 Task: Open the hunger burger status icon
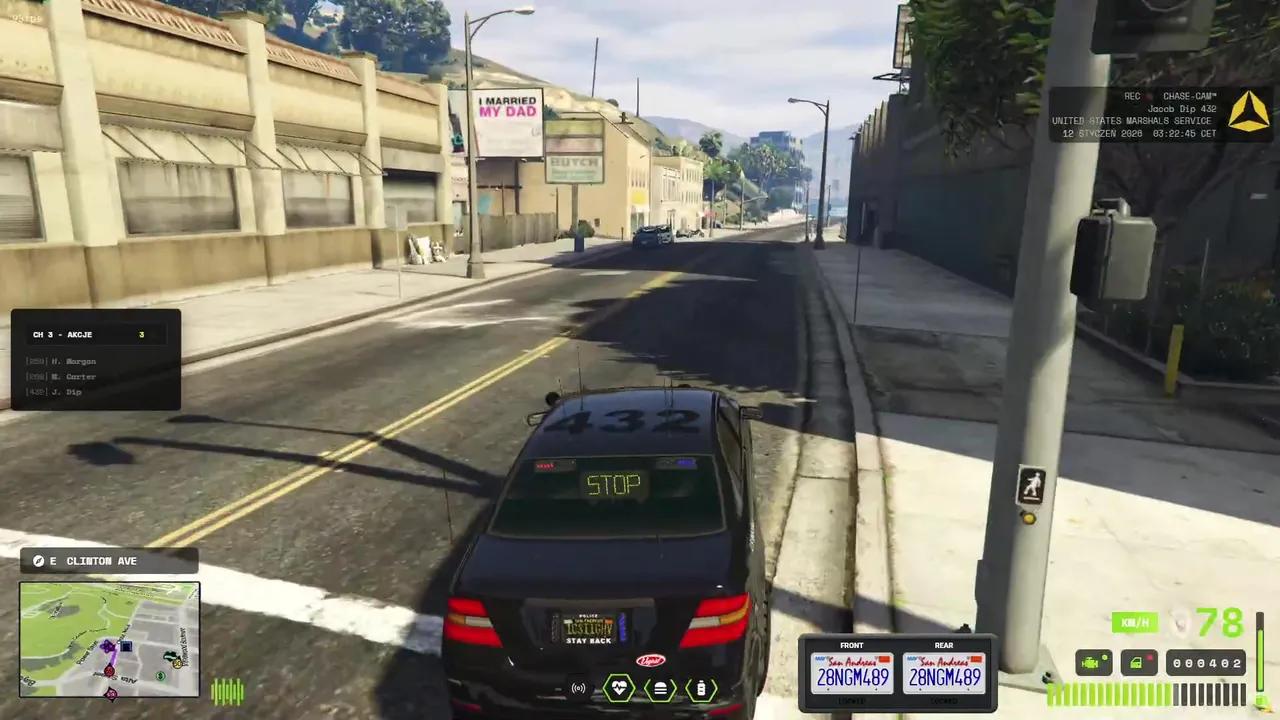coord(659,688)
